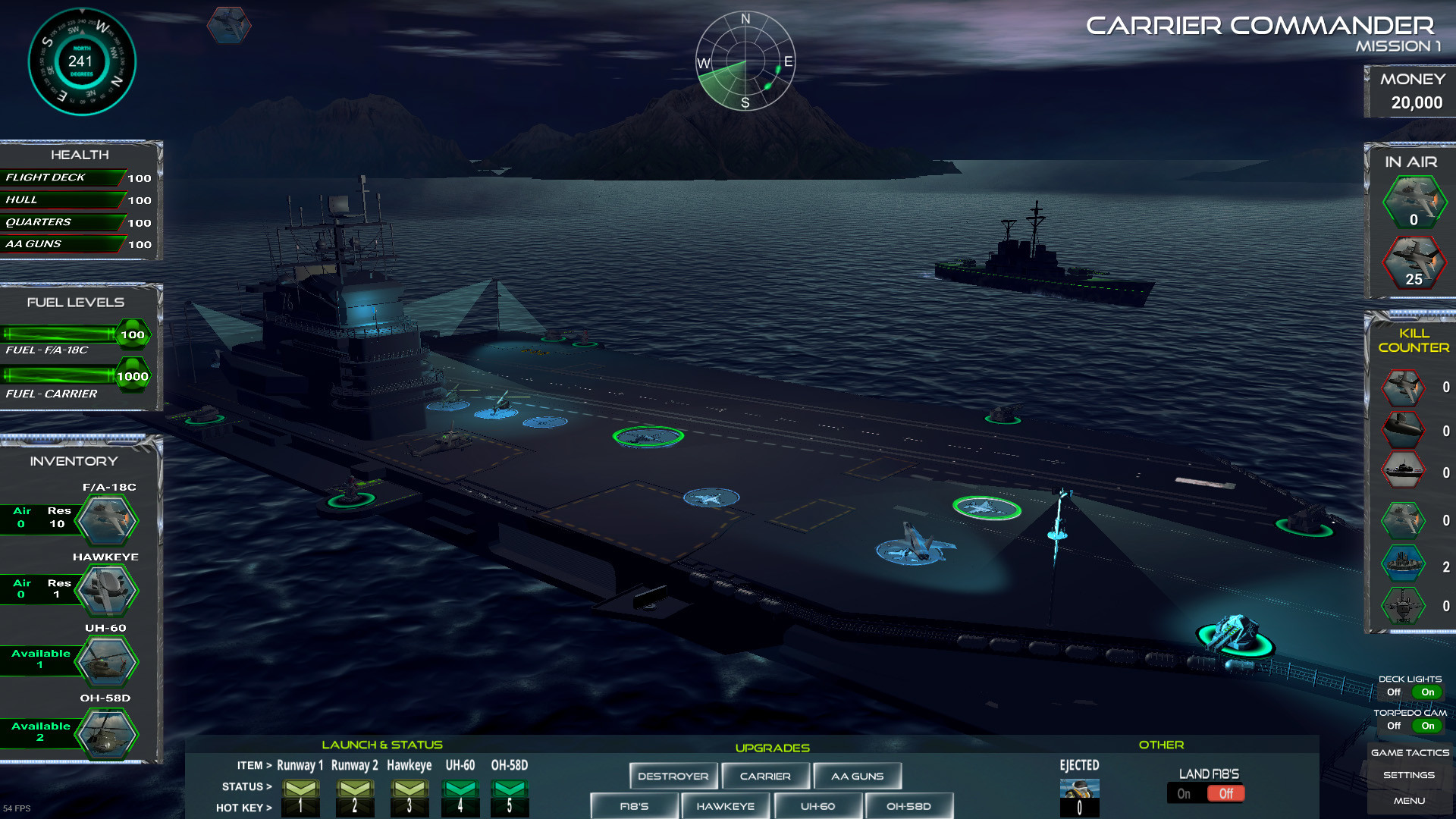
Task: Turn off the Torpedo Cam
Action: pyautogui.click(x=1394, y=726)
